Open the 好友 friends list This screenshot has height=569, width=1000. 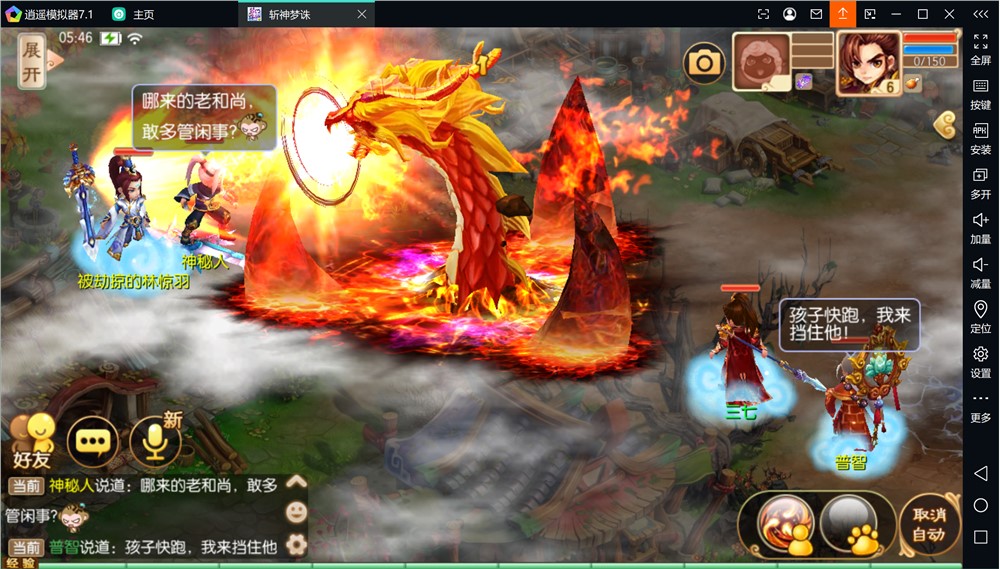tap(32, 441)
